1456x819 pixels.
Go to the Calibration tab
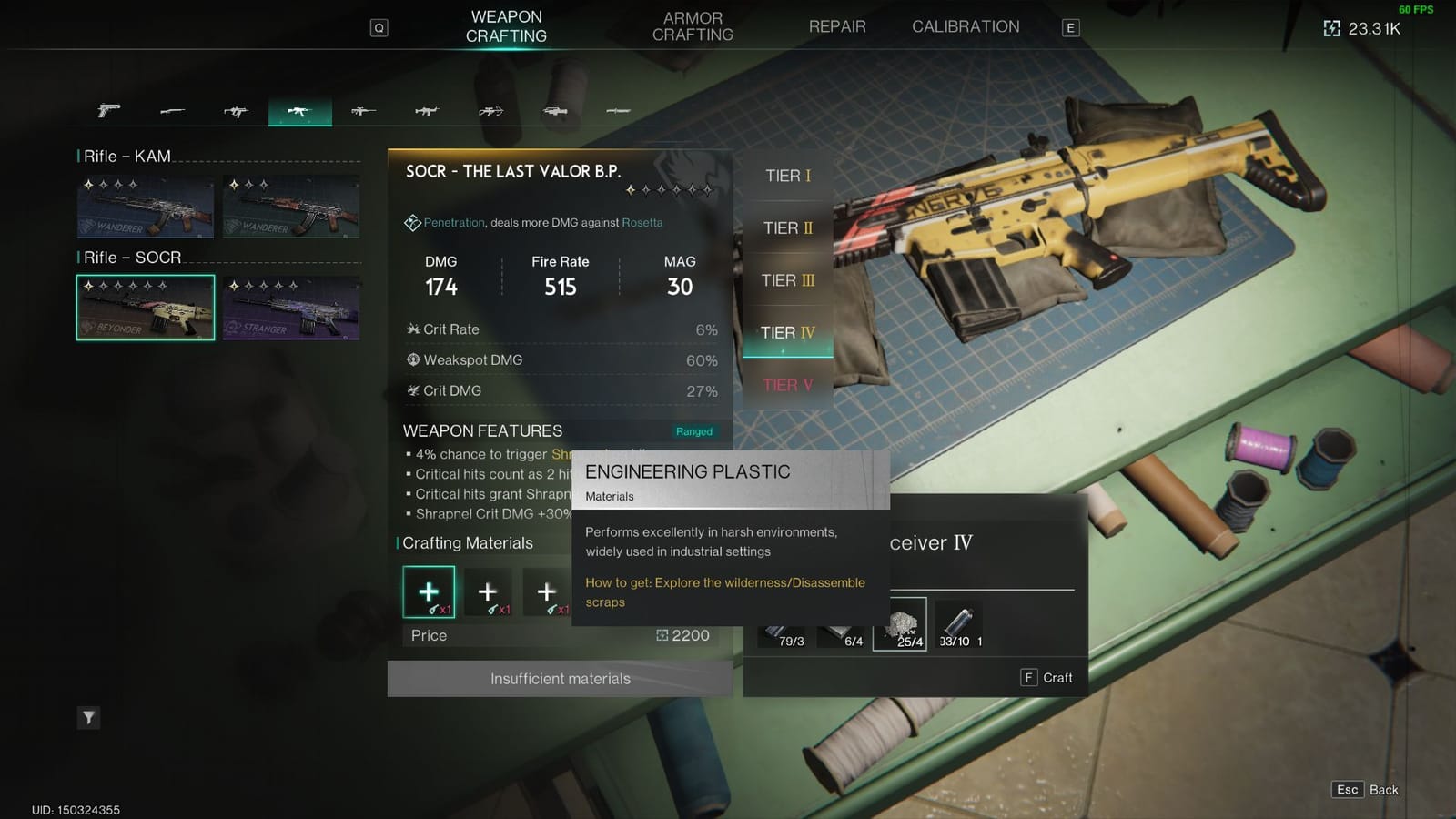point(966,27)
